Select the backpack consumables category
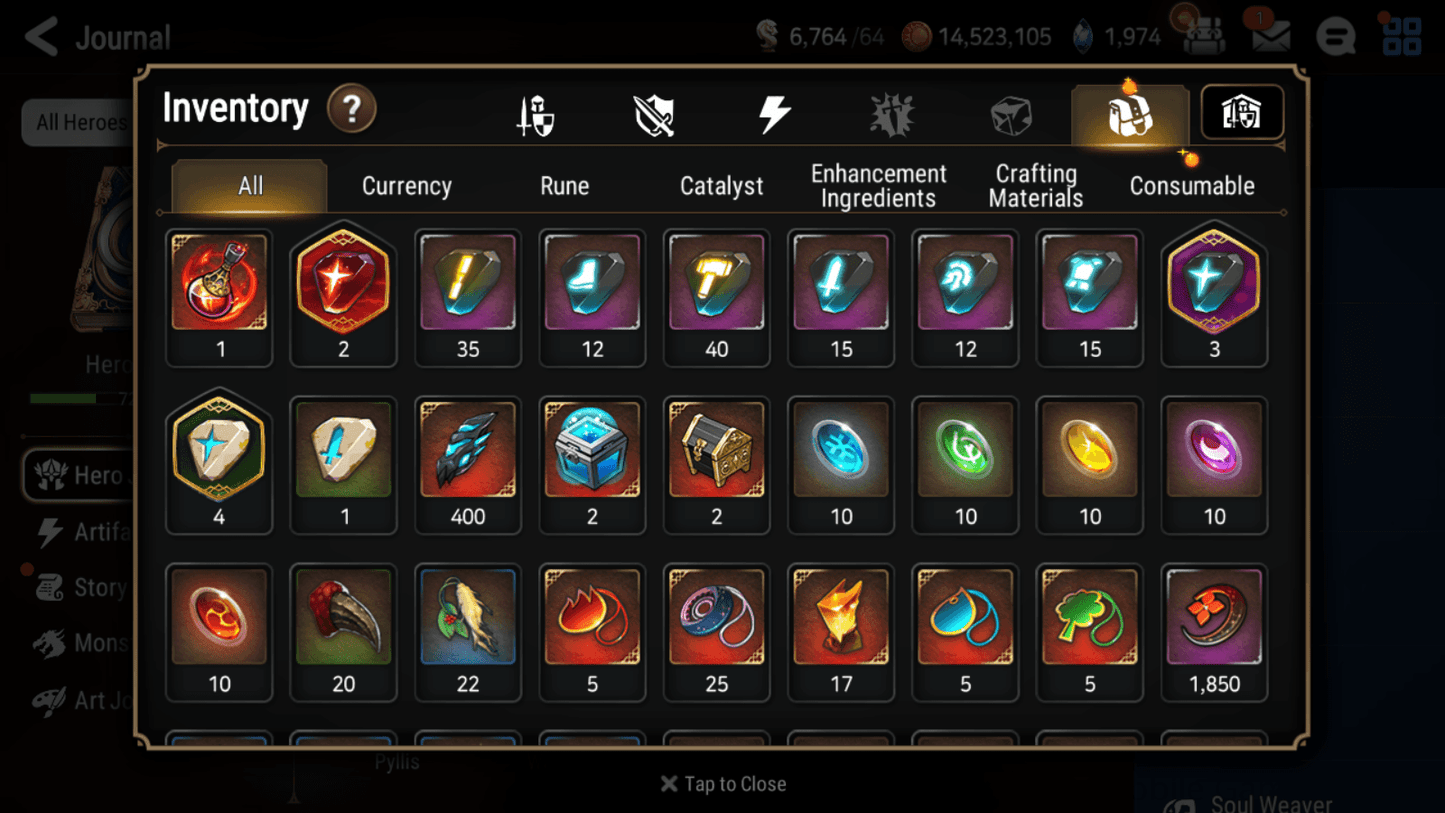 (1129, 113)
